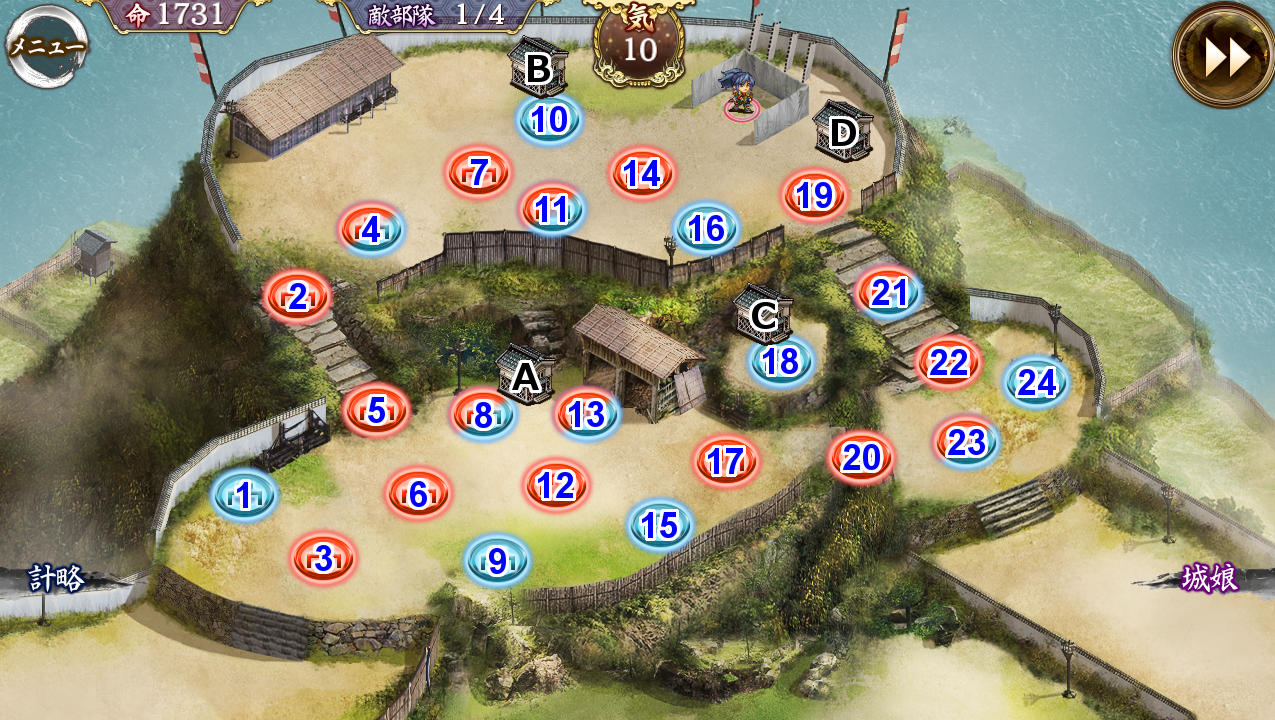1275x720 pixels.
Task: Select placement slot number 1
Action: [x=244, y=495]
